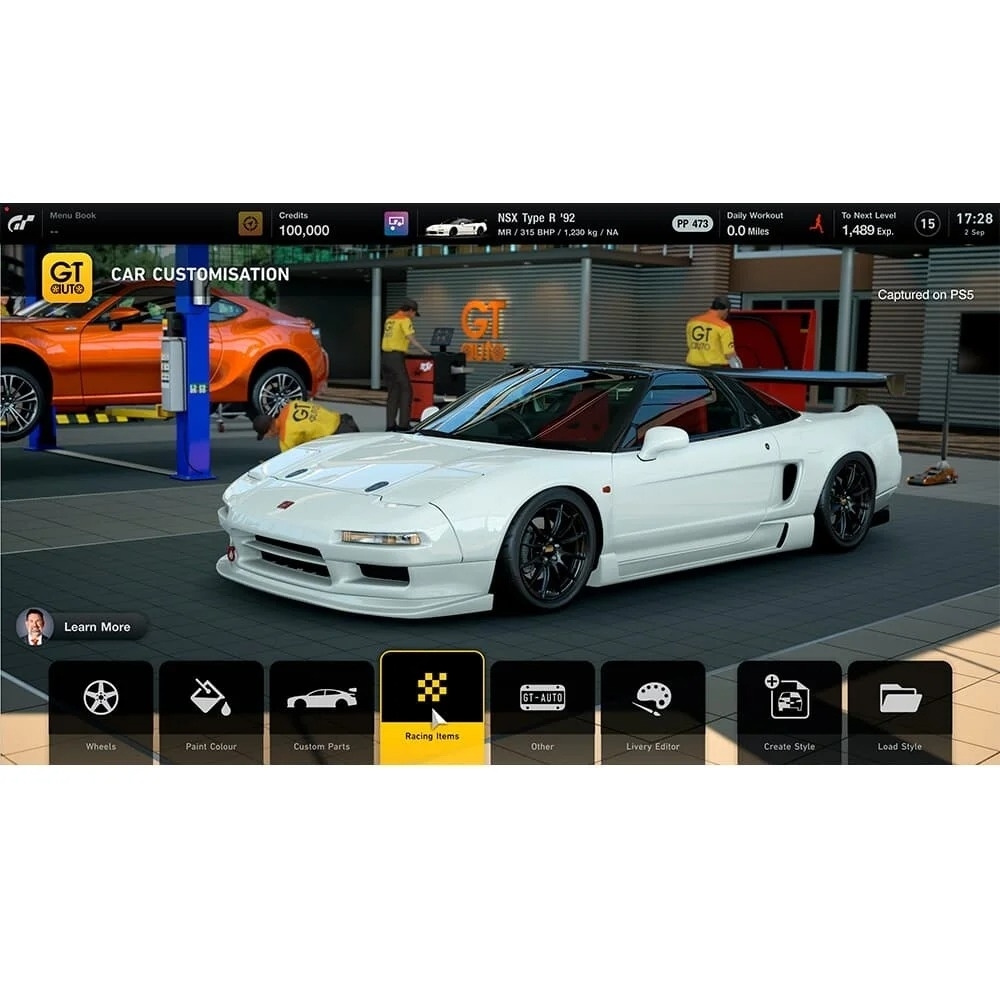
Task: Select the Paint Colour option
Action: coord(211,710)
